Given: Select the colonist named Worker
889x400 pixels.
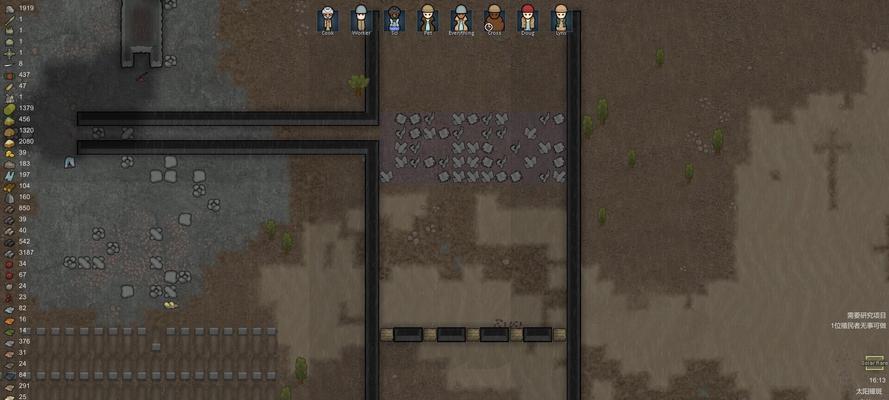Looking at the screenshot, I should 361,18.
